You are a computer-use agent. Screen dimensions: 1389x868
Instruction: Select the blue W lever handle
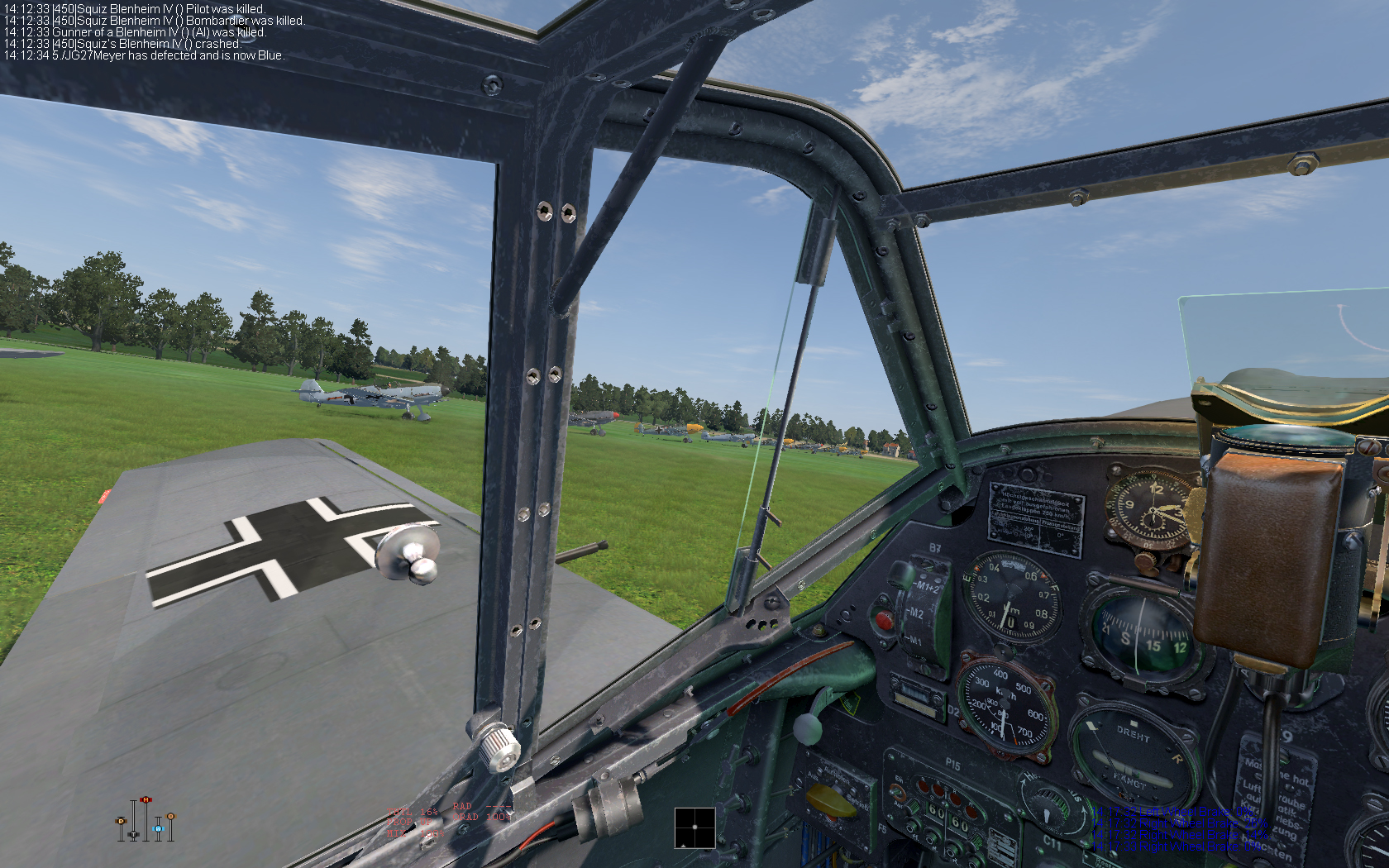(x=158, y=827)
